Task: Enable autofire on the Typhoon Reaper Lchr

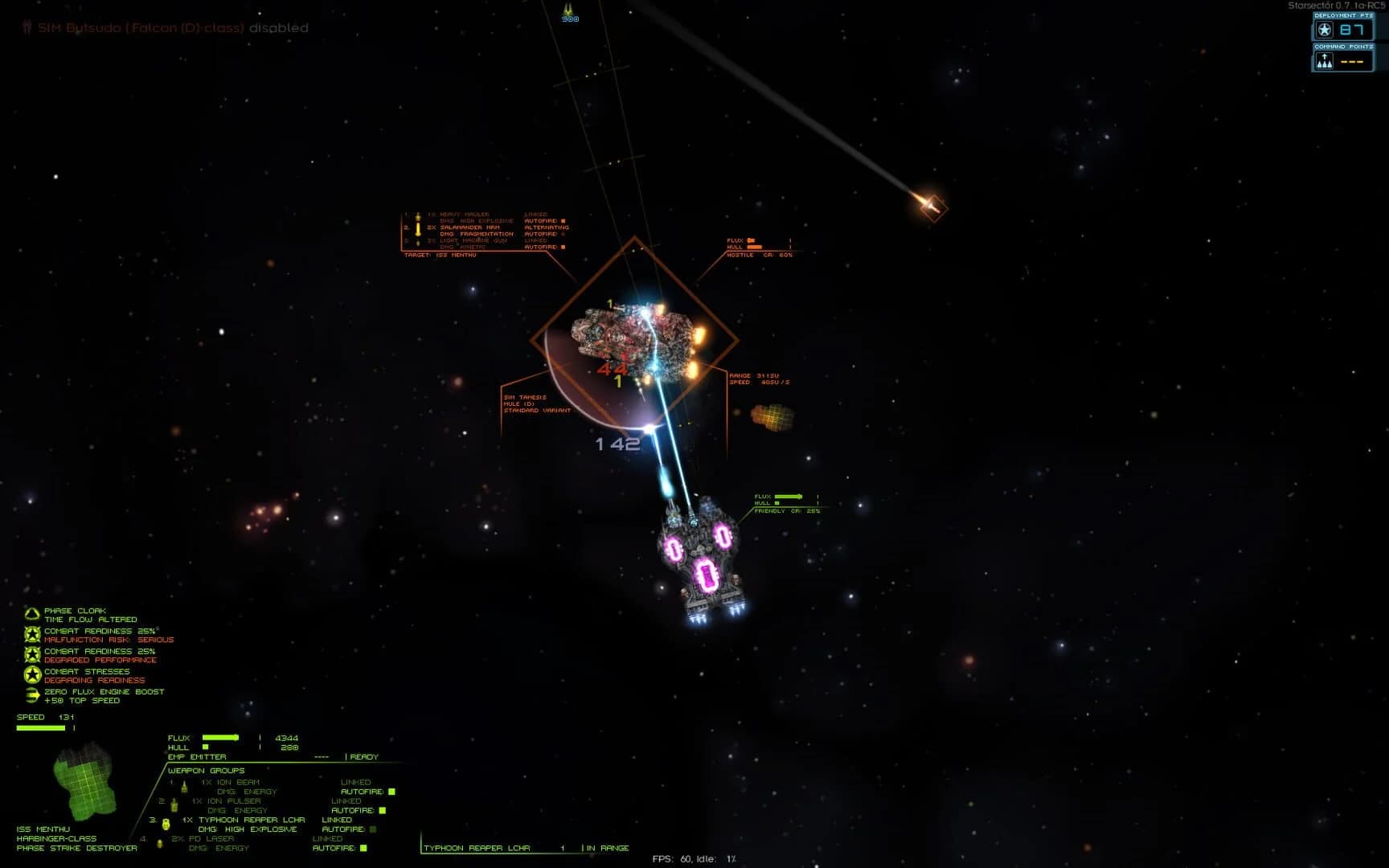Action: [373, 829]
